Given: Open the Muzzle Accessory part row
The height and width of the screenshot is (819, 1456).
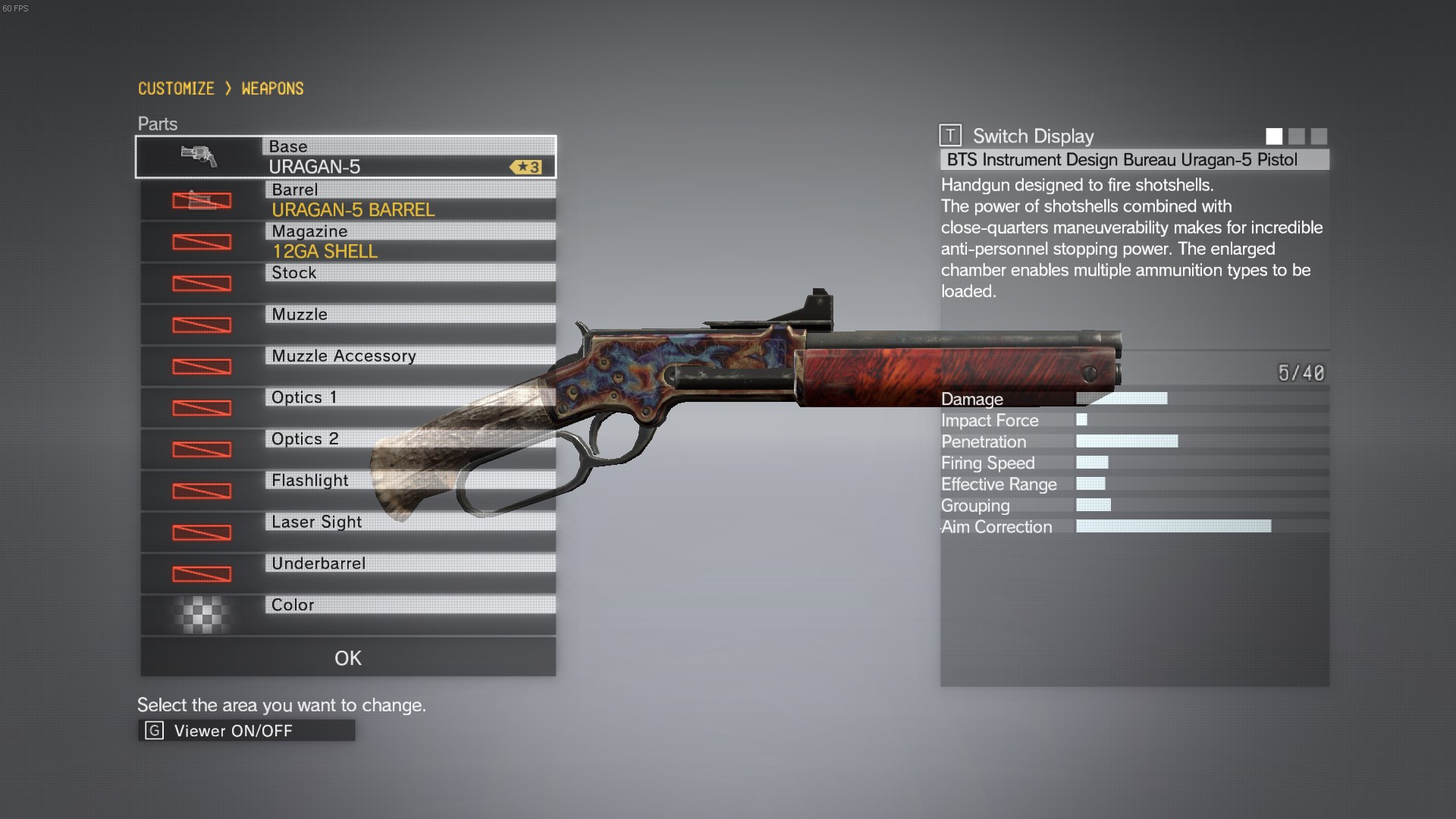Looking at the screenshot, I should tap(347, 366).
